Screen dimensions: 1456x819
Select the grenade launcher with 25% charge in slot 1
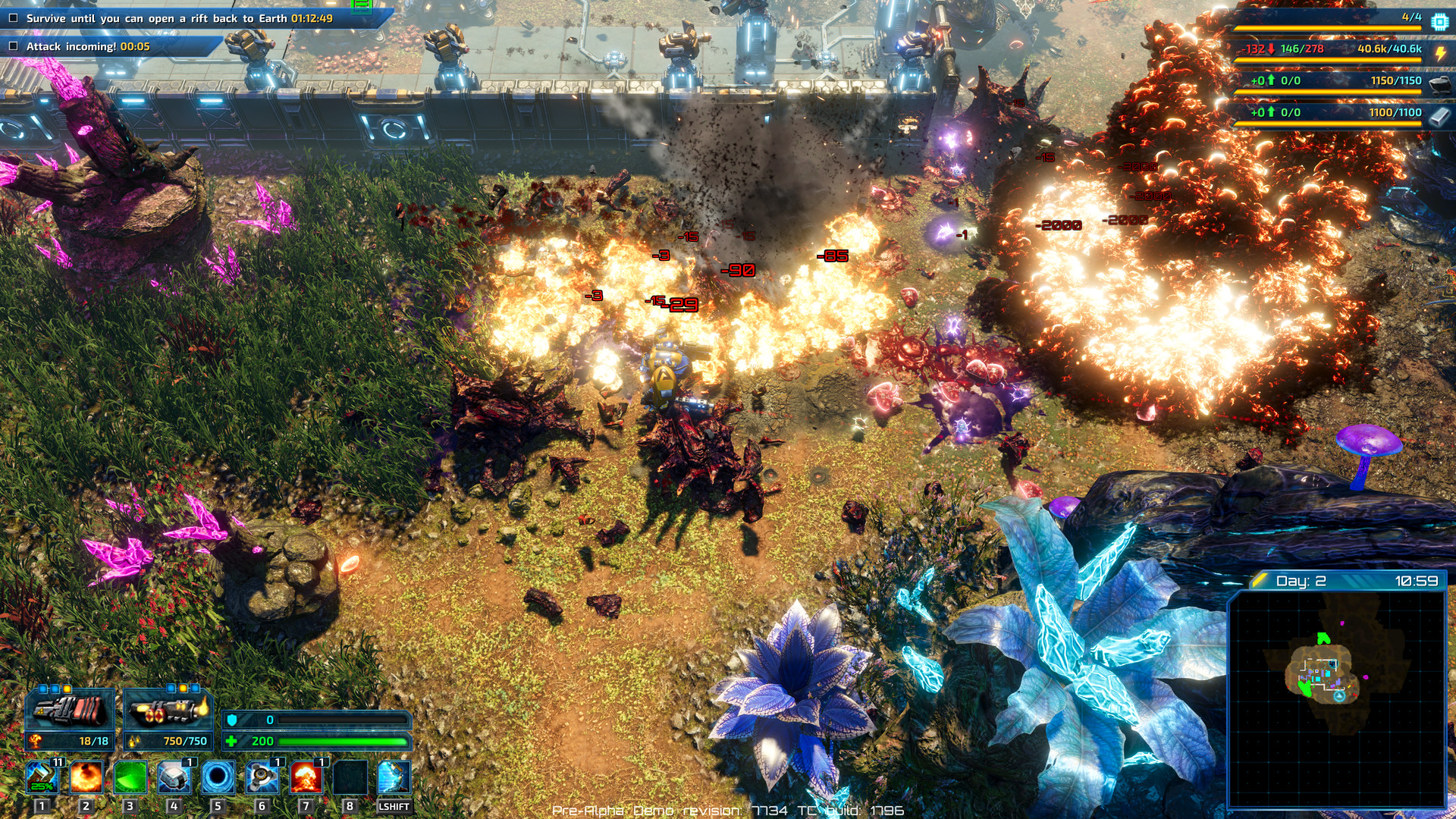42,775
